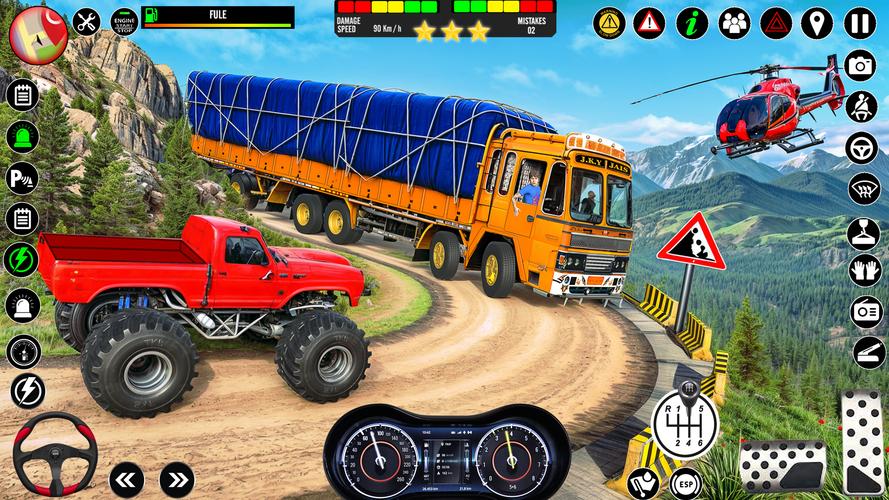Turn on the windshield defroster
The width and height of the screenshot is (889, 500).
[863, 188]
